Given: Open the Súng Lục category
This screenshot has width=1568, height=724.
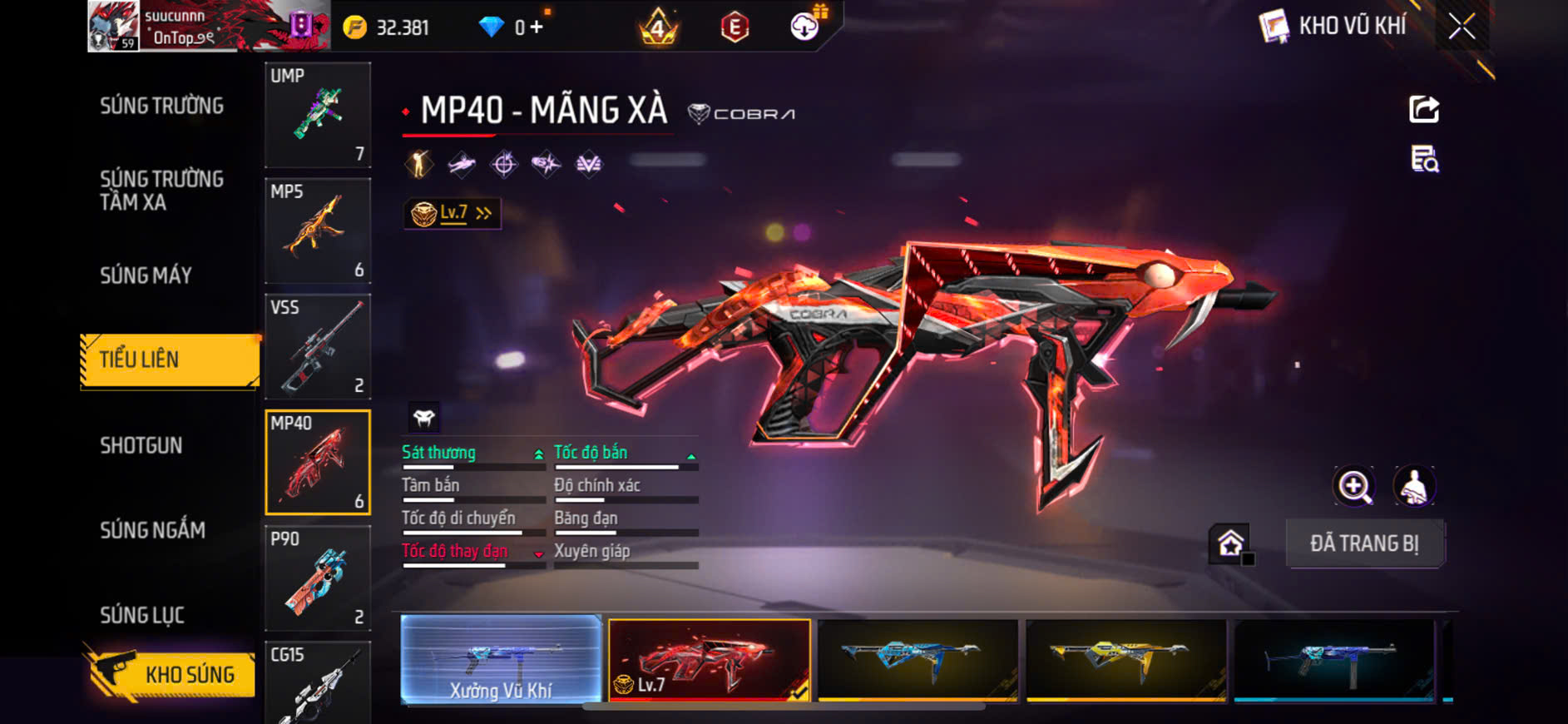Looking at the screenshot, I should coord(142,615).
